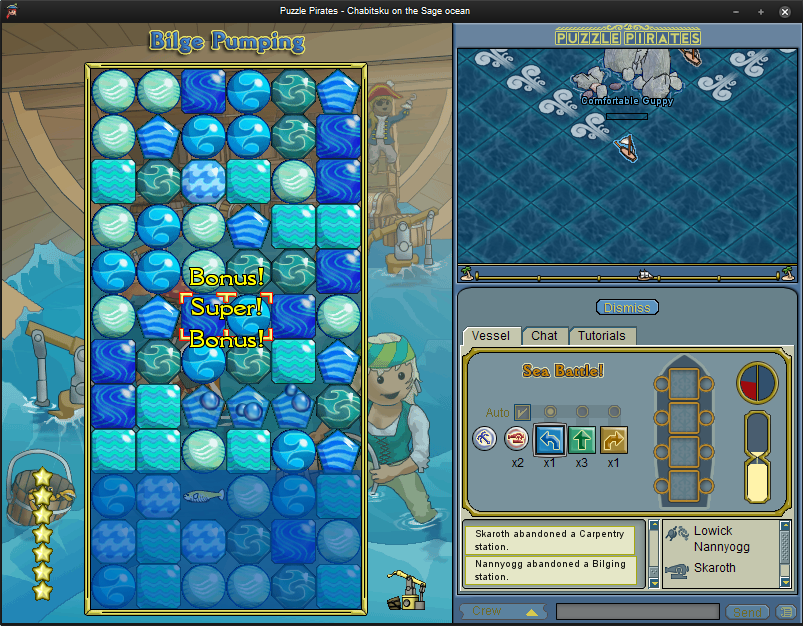
Task: Toggle the Auto checkbox
Action: click(x=522, y=411)
